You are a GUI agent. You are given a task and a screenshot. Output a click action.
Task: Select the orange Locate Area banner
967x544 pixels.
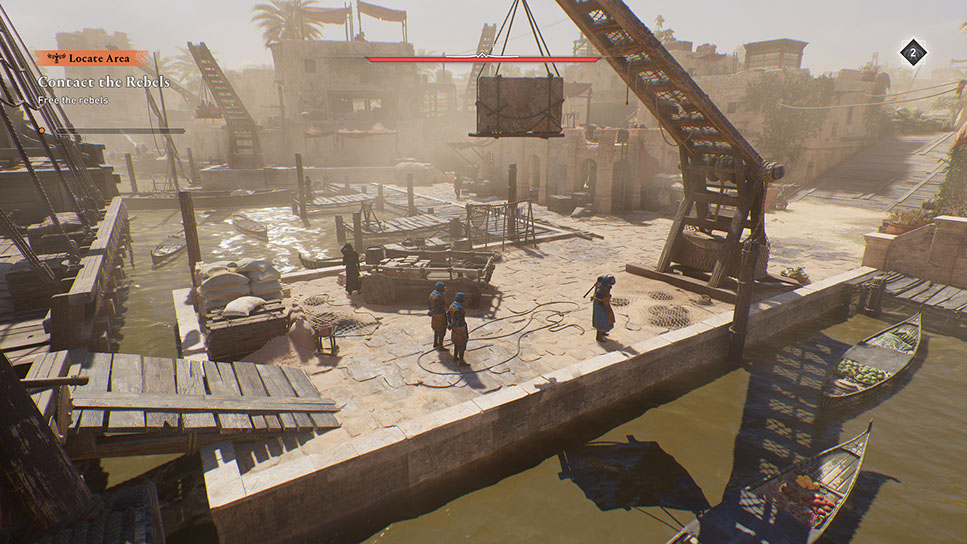coord(91,59)
